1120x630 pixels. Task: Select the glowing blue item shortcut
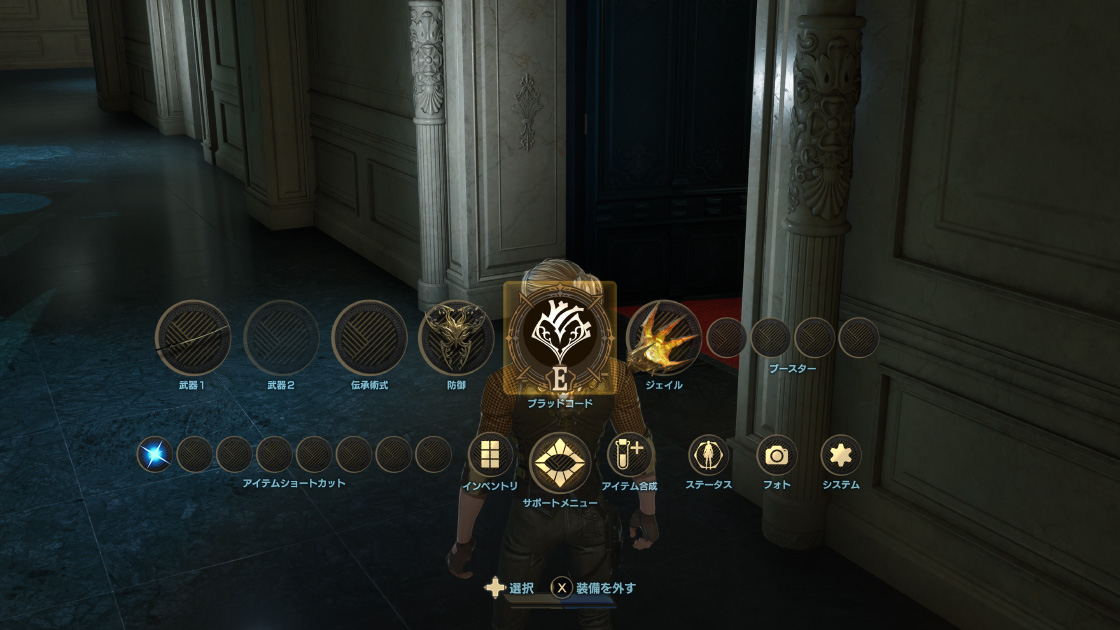pyautogui.click(x=155, y=455)
